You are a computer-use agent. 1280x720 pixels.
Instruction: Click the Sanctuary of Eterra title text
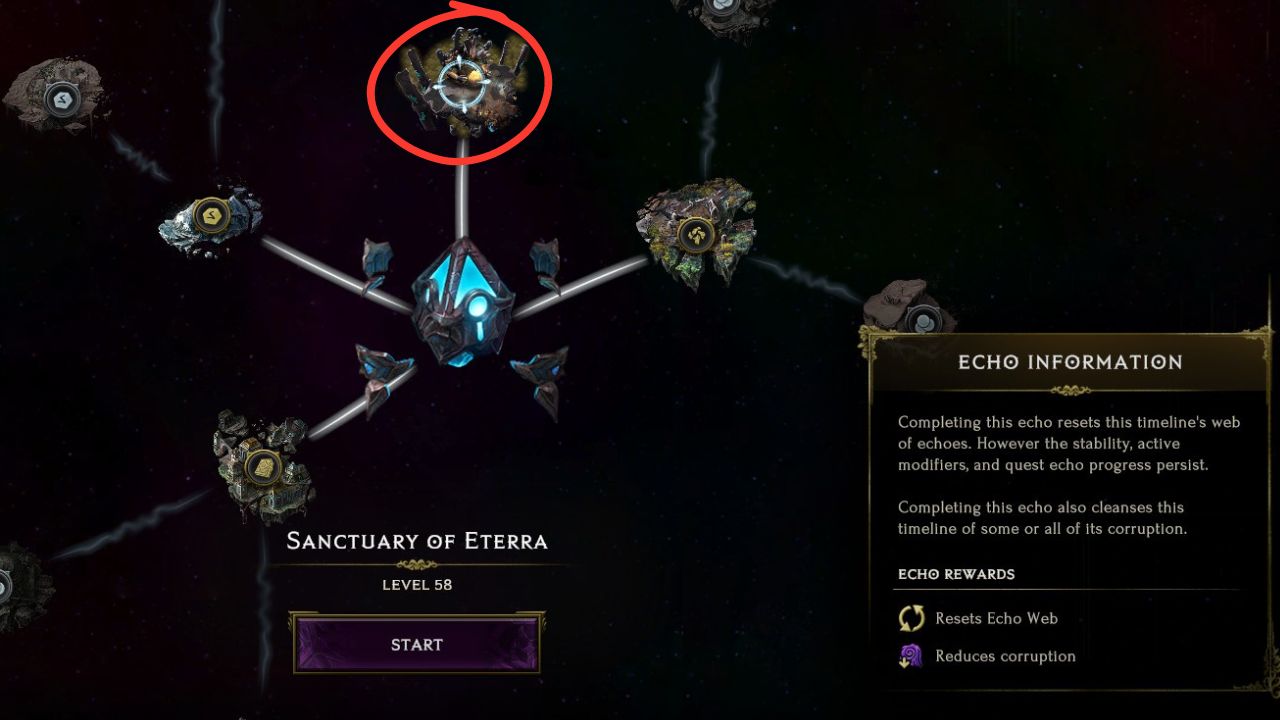417,541
